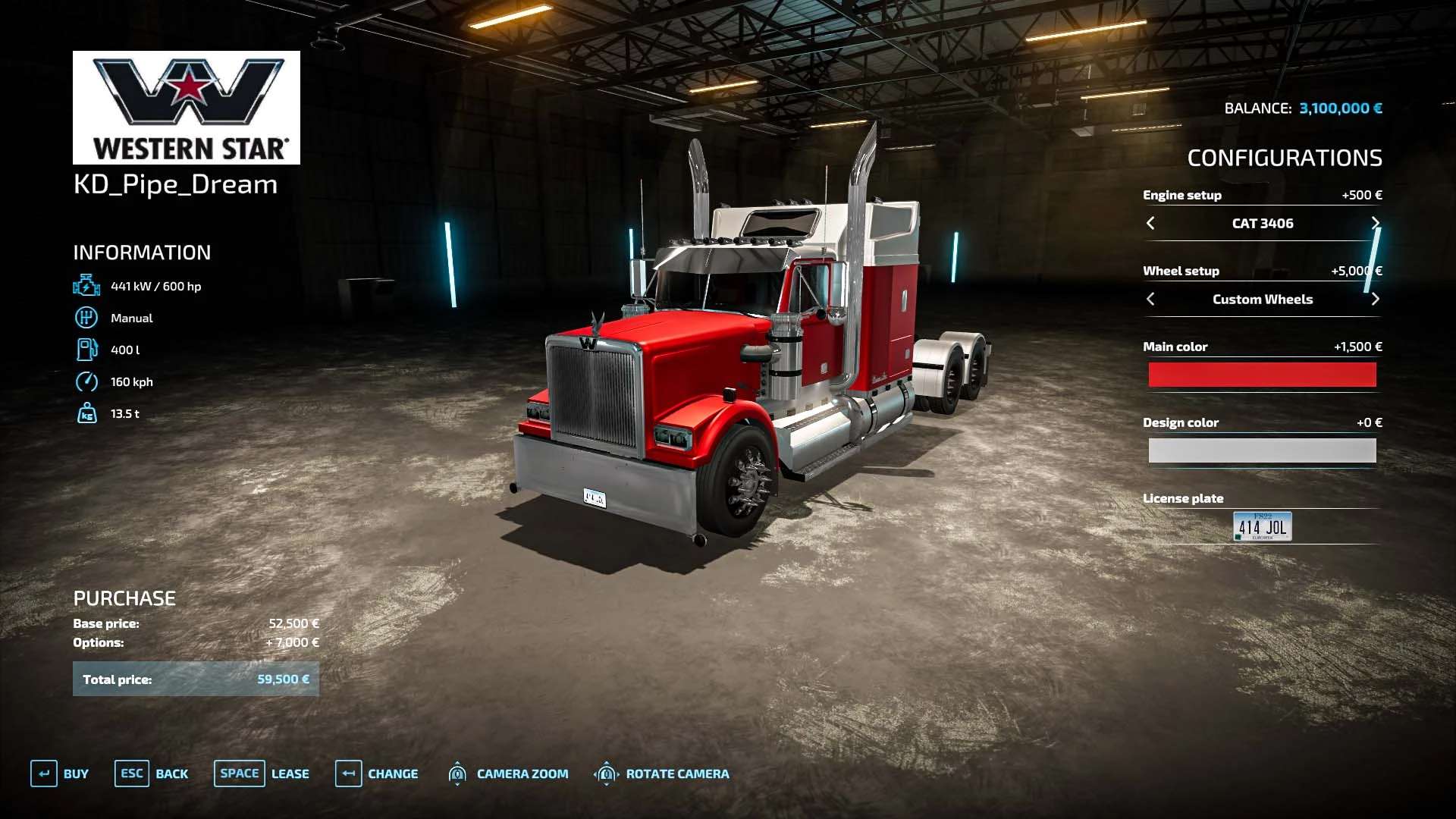Go back from the shop configuration
The image size is (1456, 819).
click(152, 773)
